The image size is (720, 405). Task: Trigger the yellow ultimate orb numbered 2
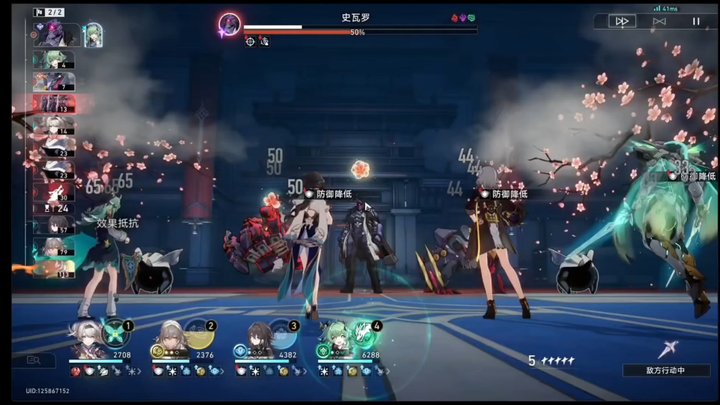coord(200,332)
